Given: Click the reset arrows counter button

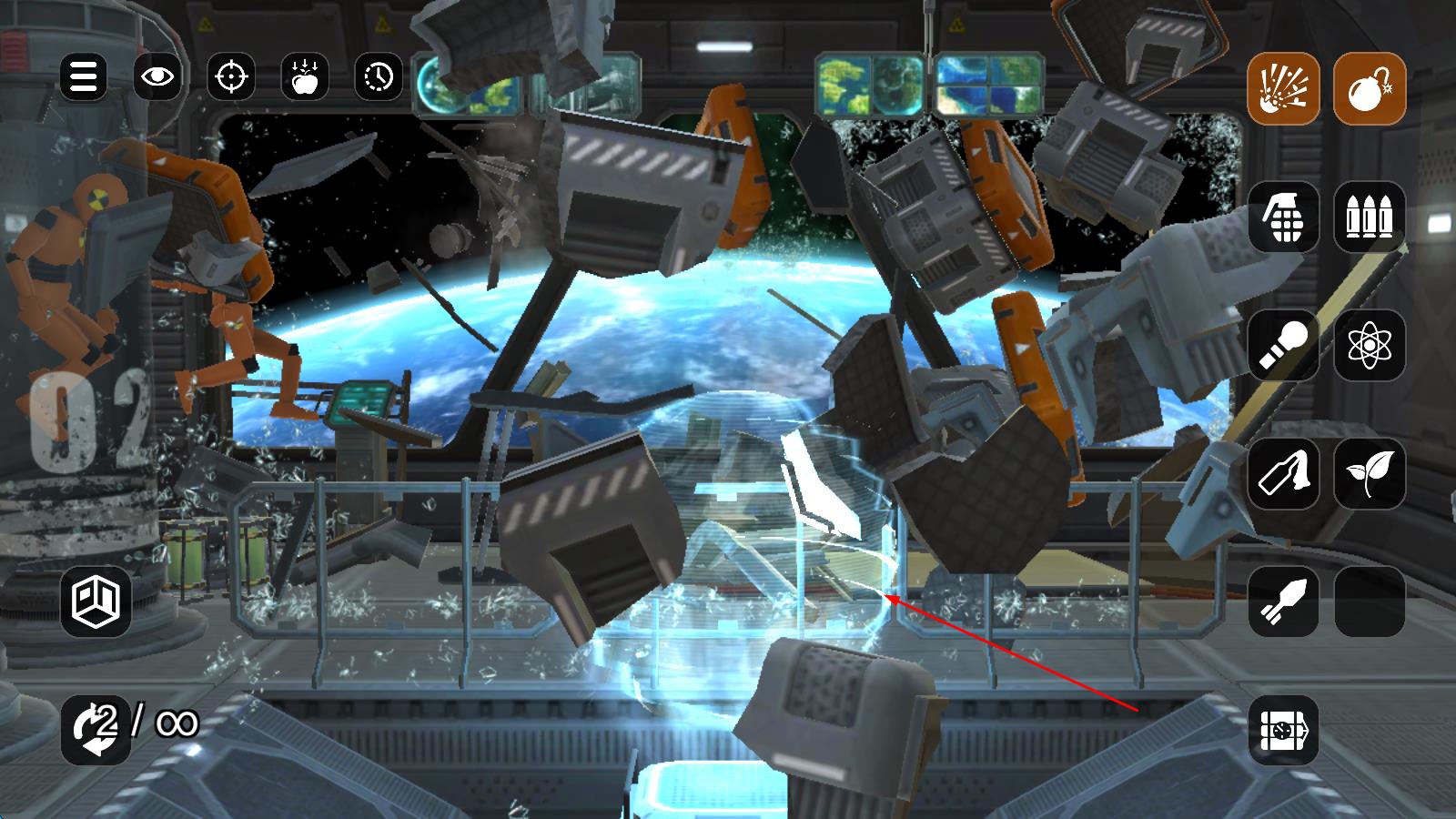Looking at the screenshot, I should tap(96, 729).
